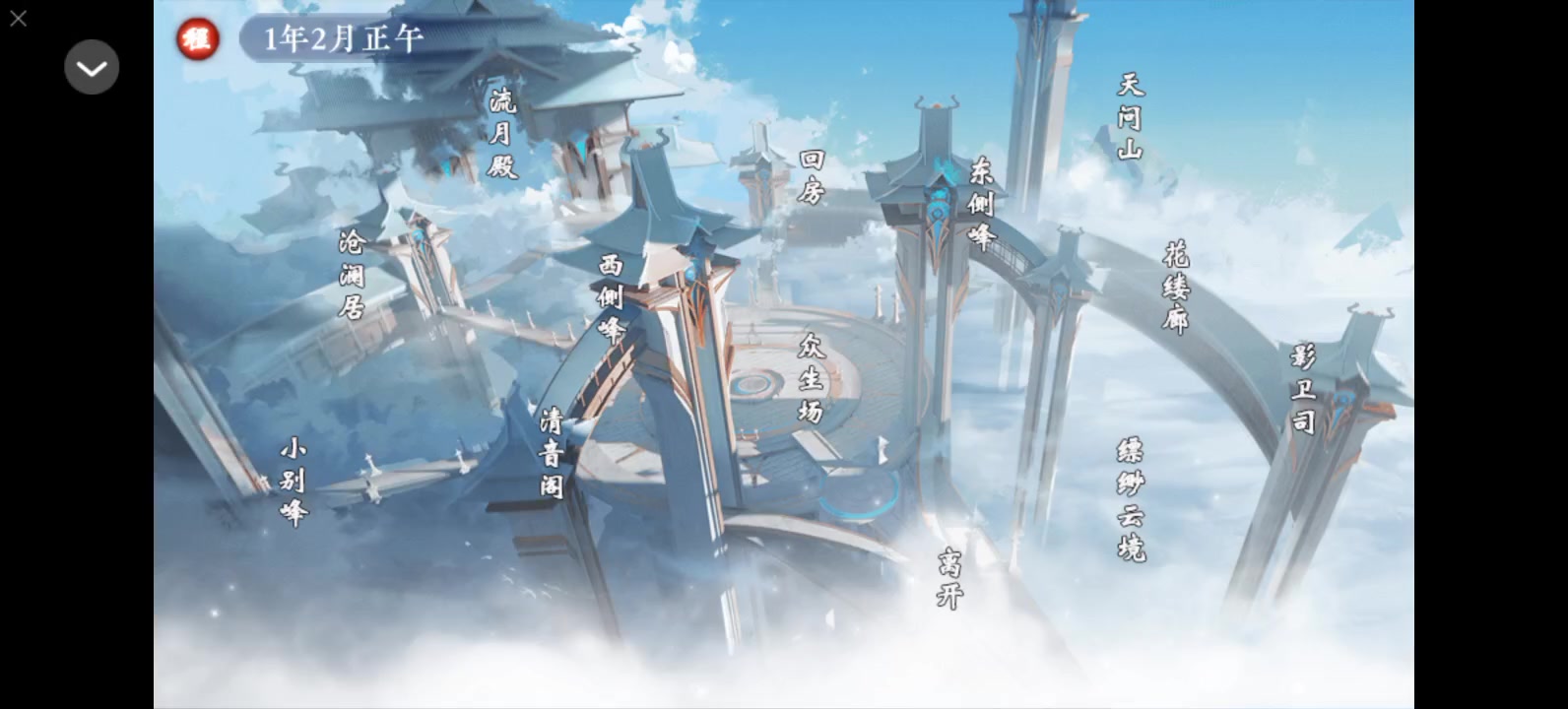The width and height of the screenshot is (1568, 709).
Task: Select 清音阁 on the map
Action: [x=552, y=453]
